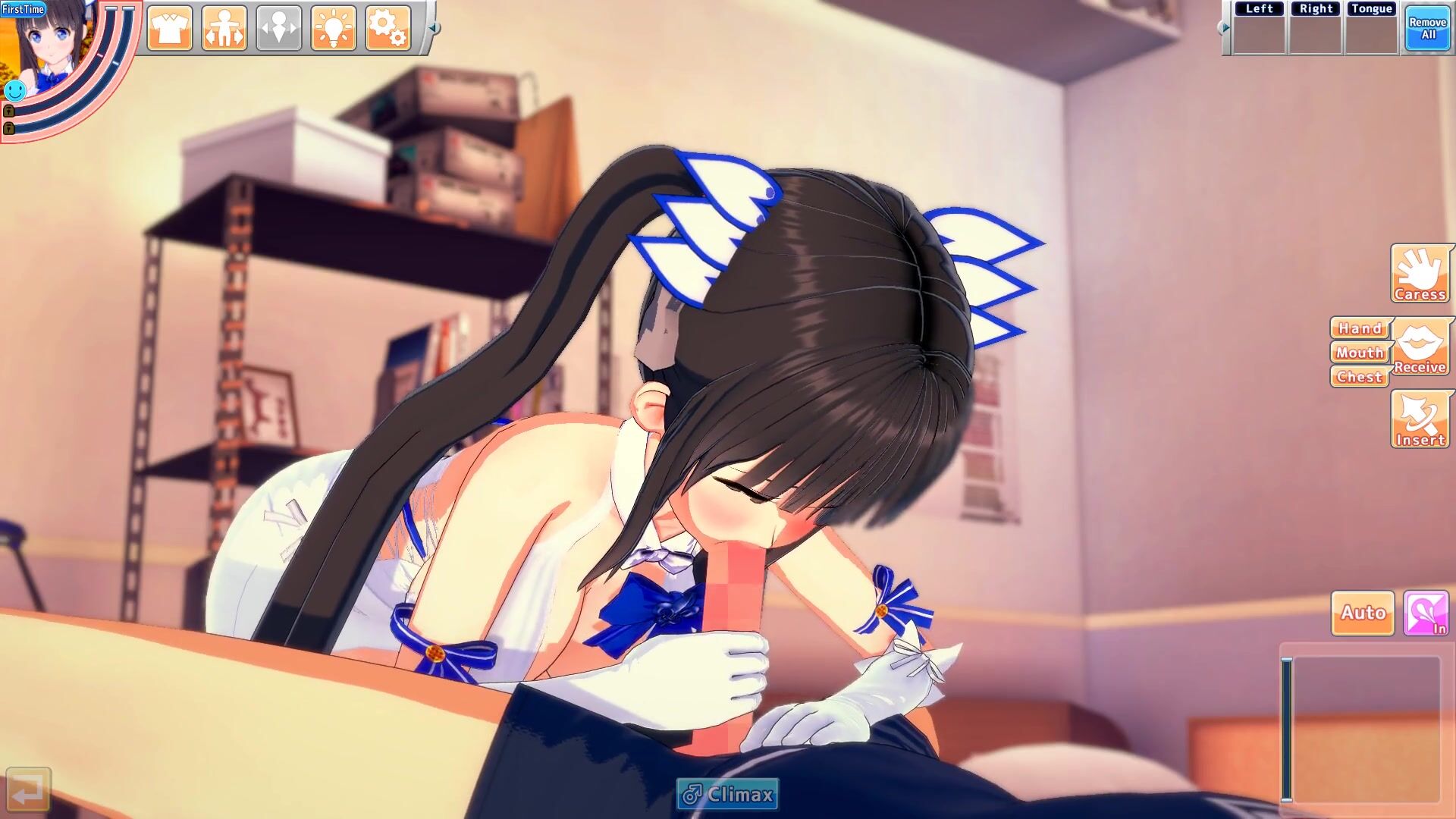
Task: Open the clothing shirt icon menu
Action: [170, 29]
